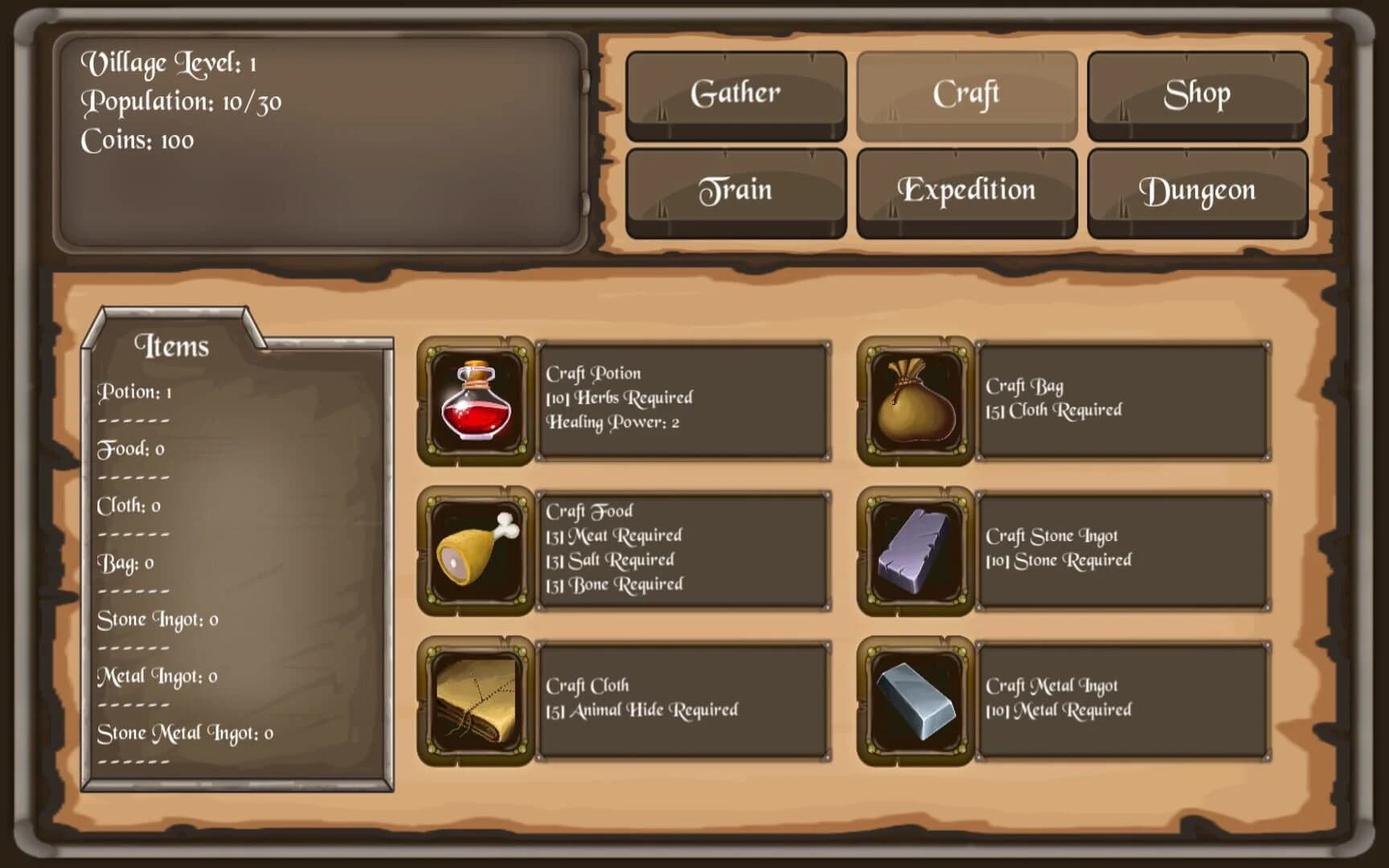This screenshot has width=1389, height=868.
Task: Open the Craft Potion recipe panel
Action: click(685, 400)
